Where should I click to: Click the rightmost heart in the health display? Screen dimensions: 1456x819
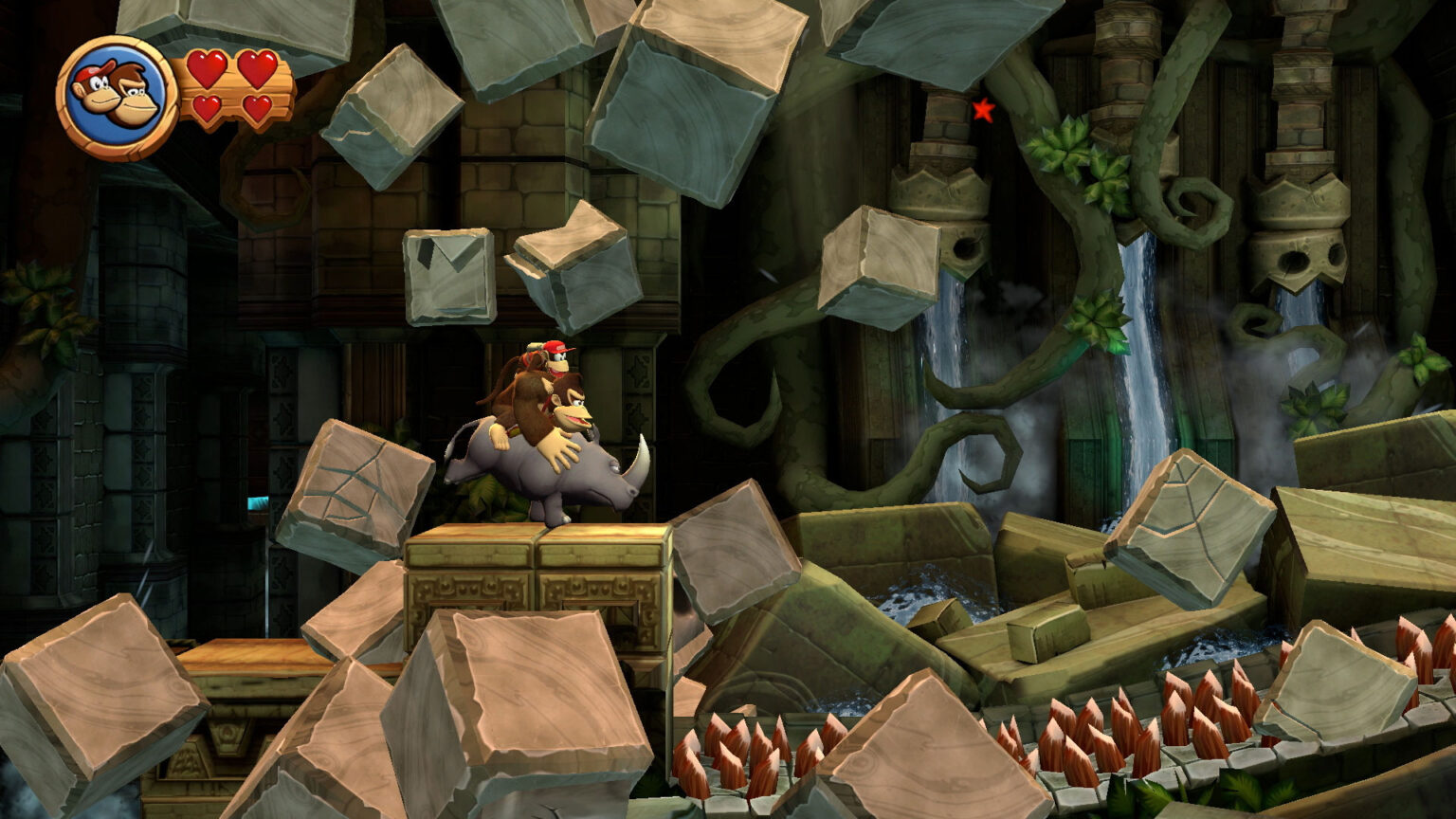[x=256, y=107]
